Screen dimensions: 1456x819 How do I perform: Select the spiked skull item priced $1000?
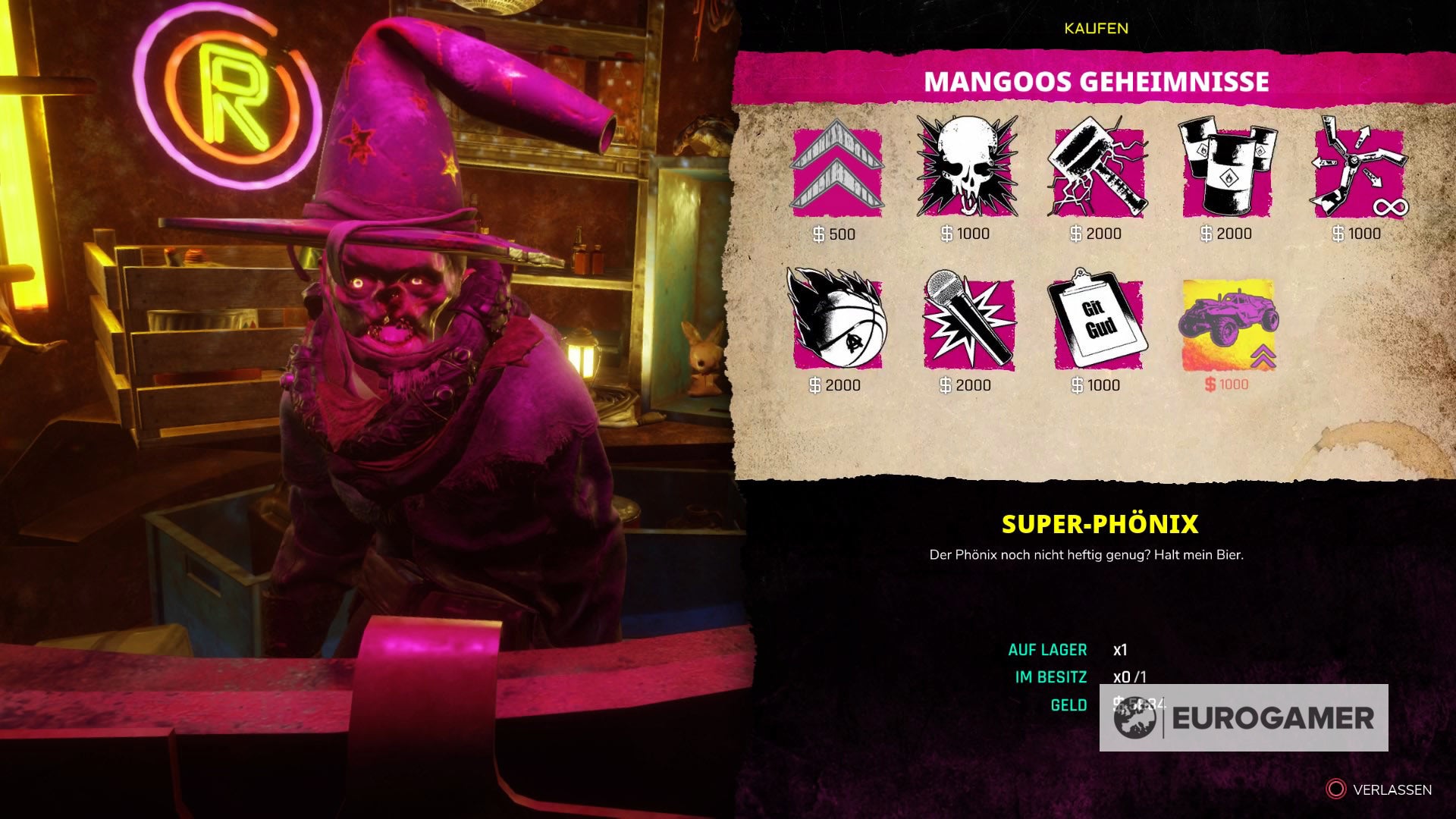click(968, 173)
